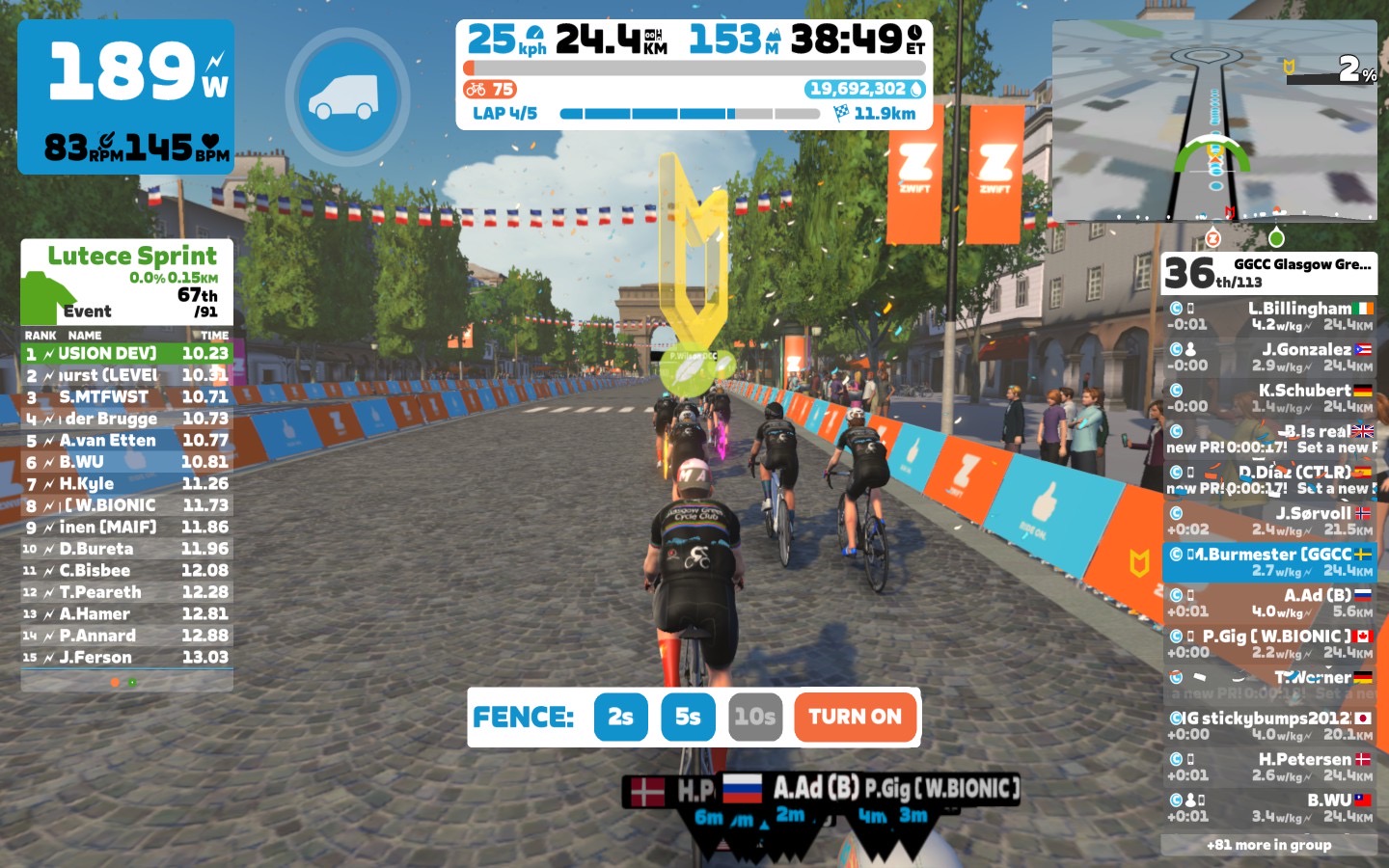1389x868 pixels.
Task: Turn on the fence
Action: (855, 717)
